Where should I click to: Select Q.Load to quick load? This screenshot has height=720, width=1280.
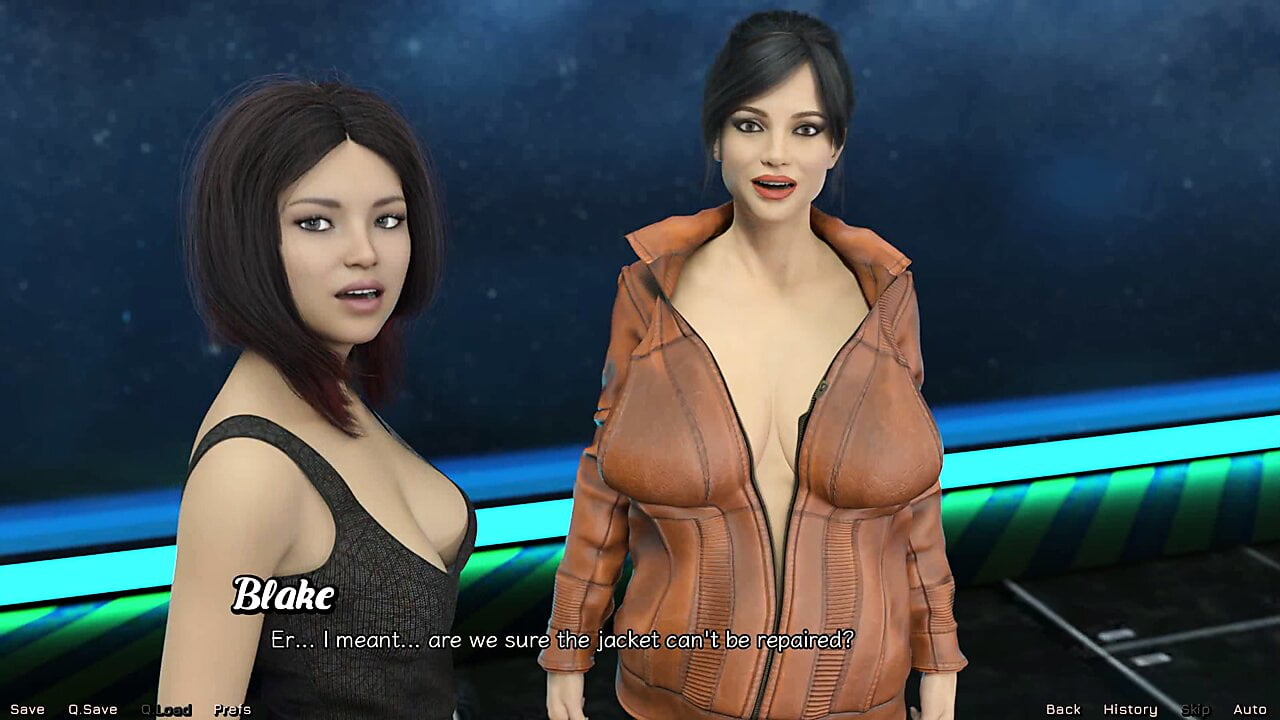click(x=166, y=708)
